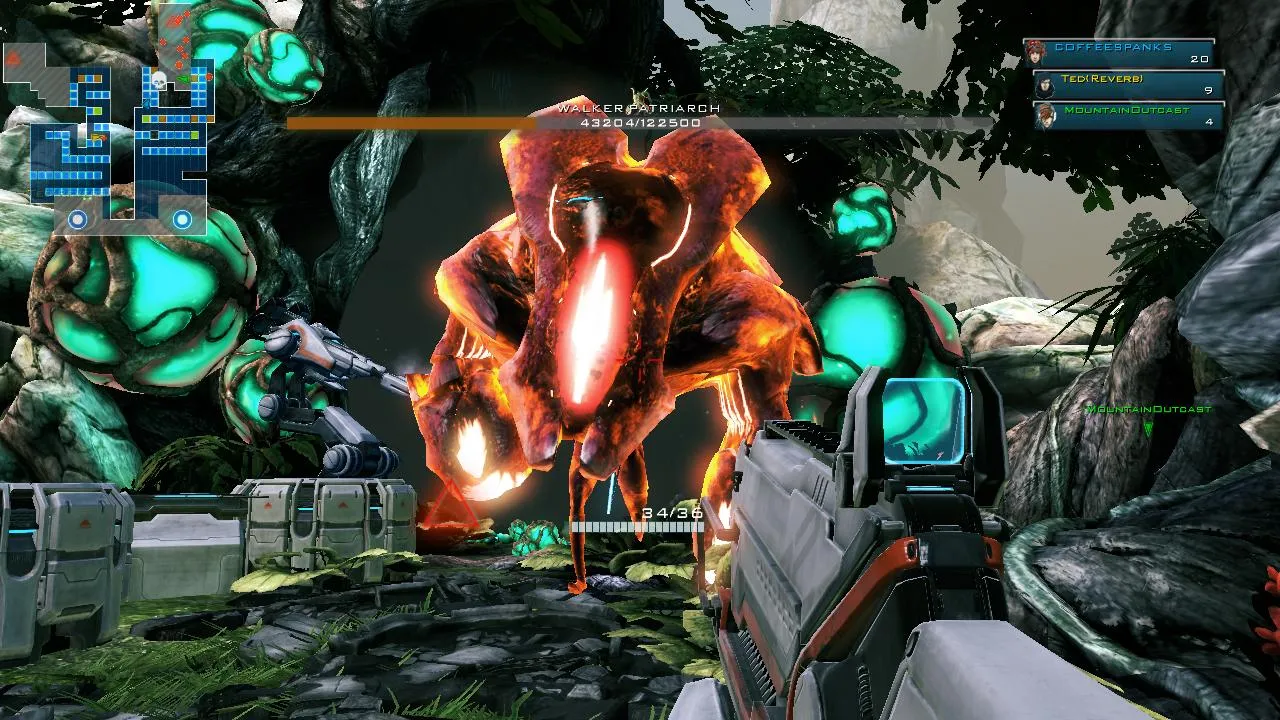Select CoffeeSpanks in the player list
This screenshot has height=720, width=1280.
tap(1120, 53)
